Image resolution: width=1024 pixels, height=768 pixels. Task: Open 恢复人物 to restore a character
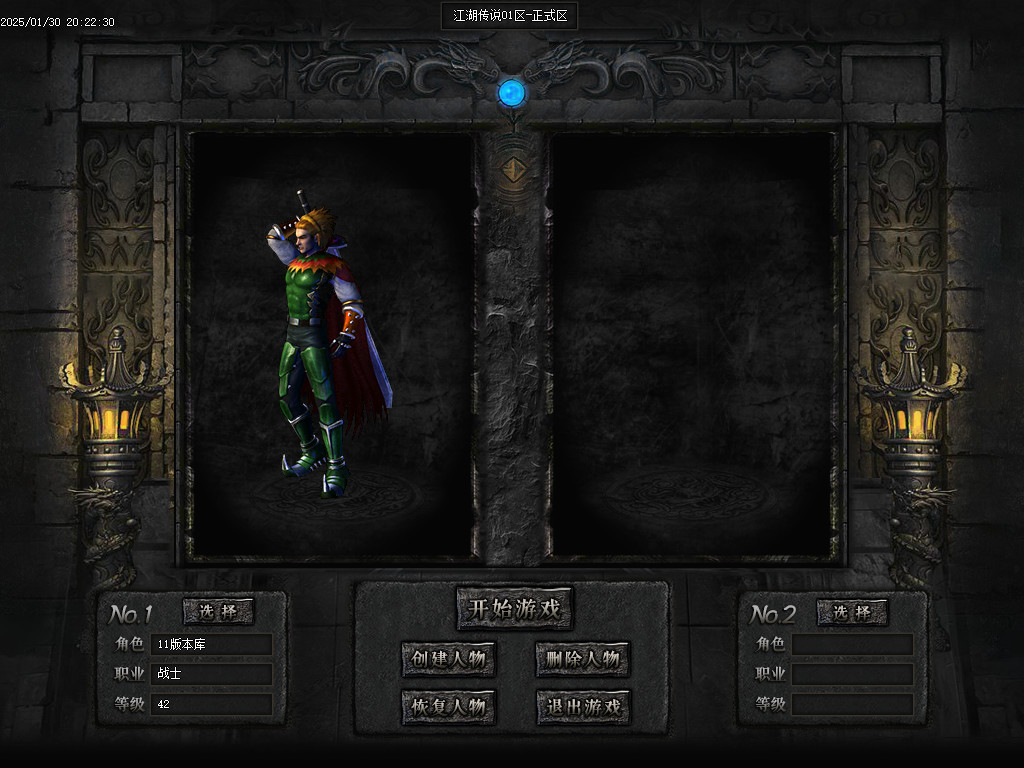(448, 708)
